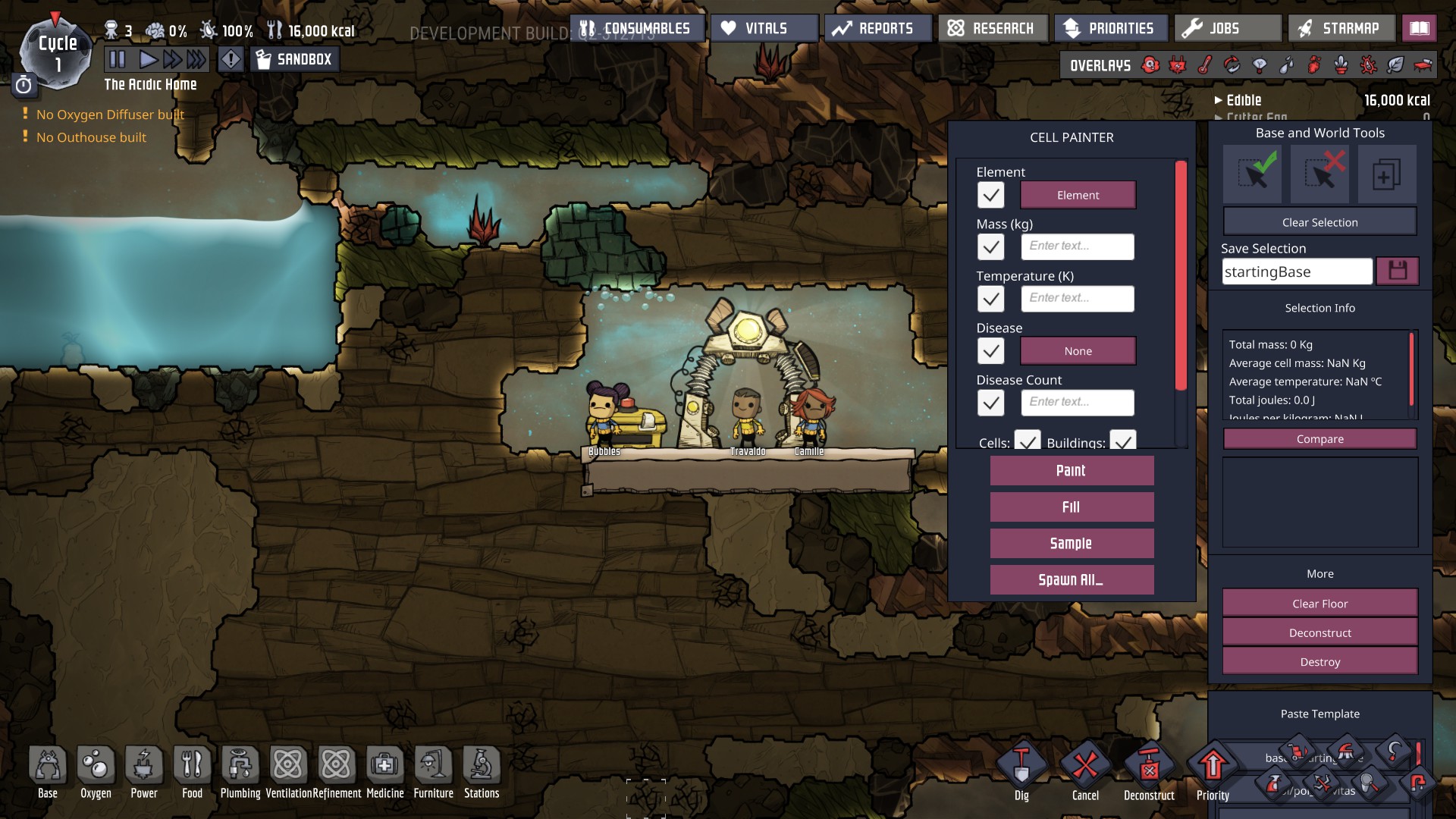Activate the Sample button
Screen dimensions: 1456x819
(1072, 544)
